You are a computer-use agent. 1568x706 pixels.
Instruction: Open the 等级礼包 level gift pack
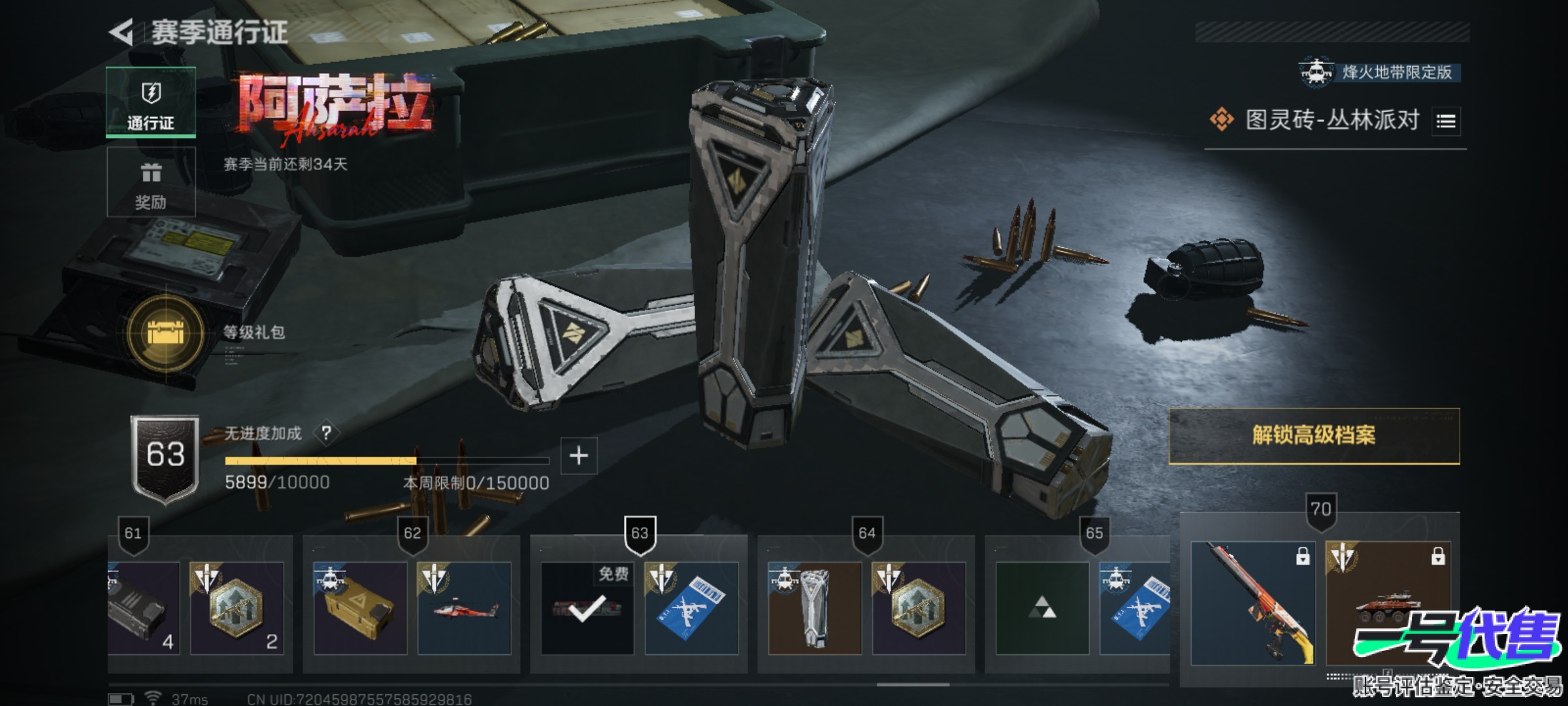(x=166, y=333)
